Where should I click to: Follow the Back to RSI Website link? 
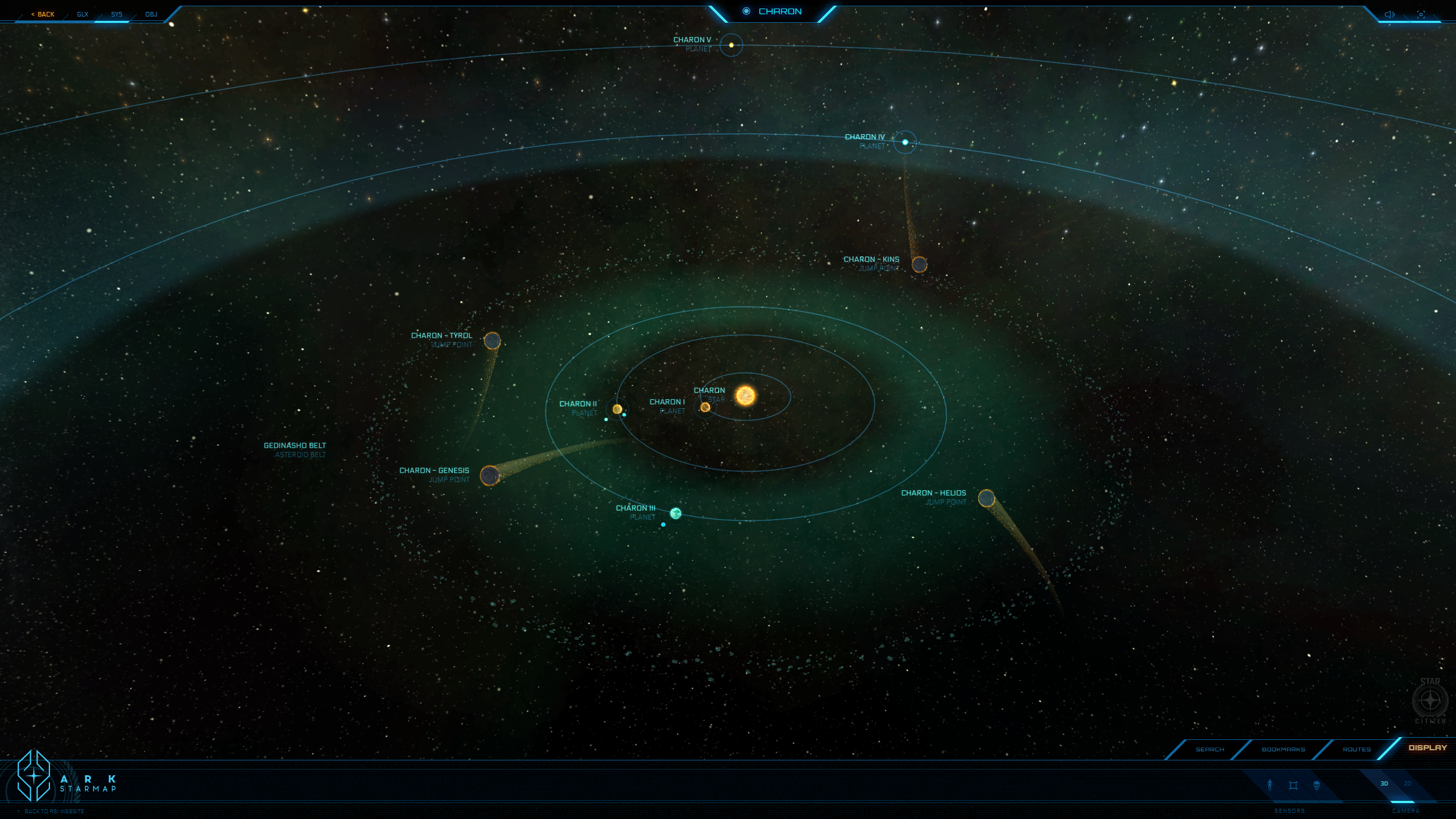click(54, 812)
